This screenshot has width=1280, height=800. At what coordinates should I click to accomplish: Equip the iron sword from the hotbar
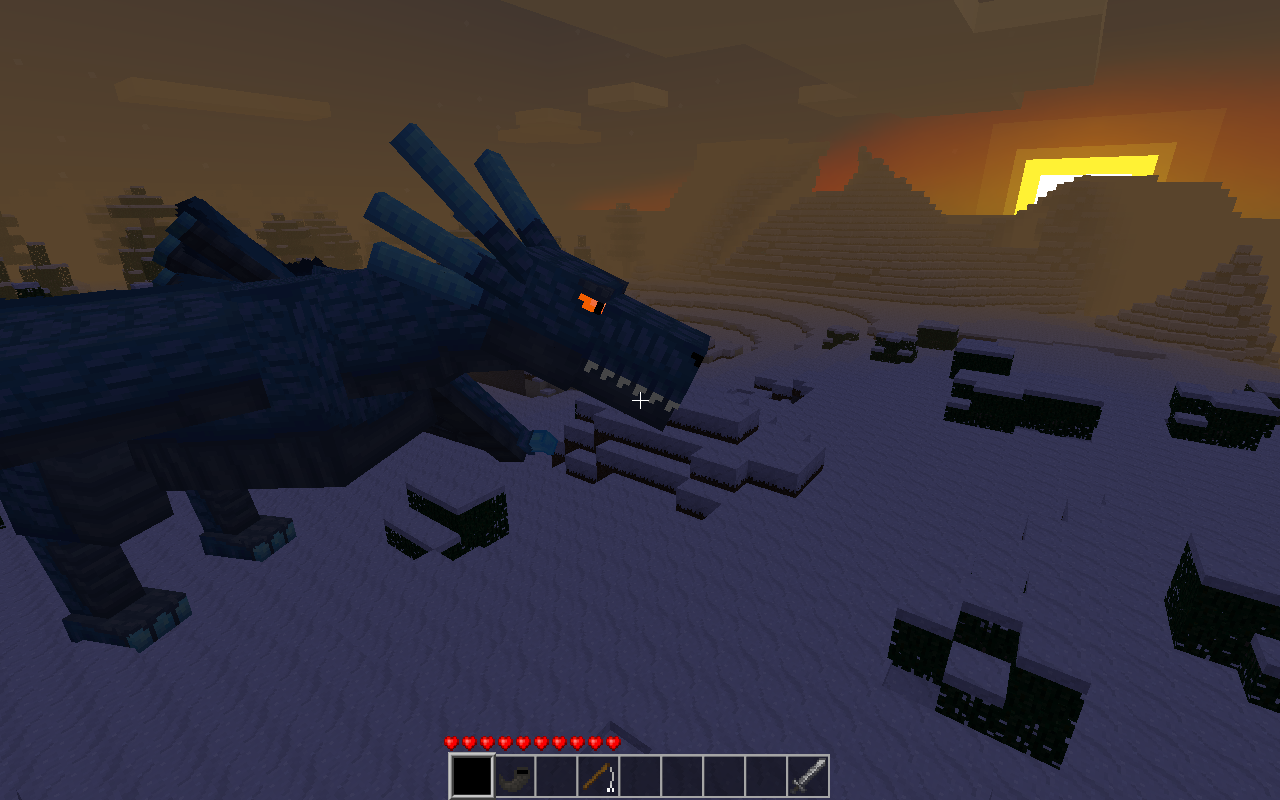pyautogui.click(x=808, y=776)
